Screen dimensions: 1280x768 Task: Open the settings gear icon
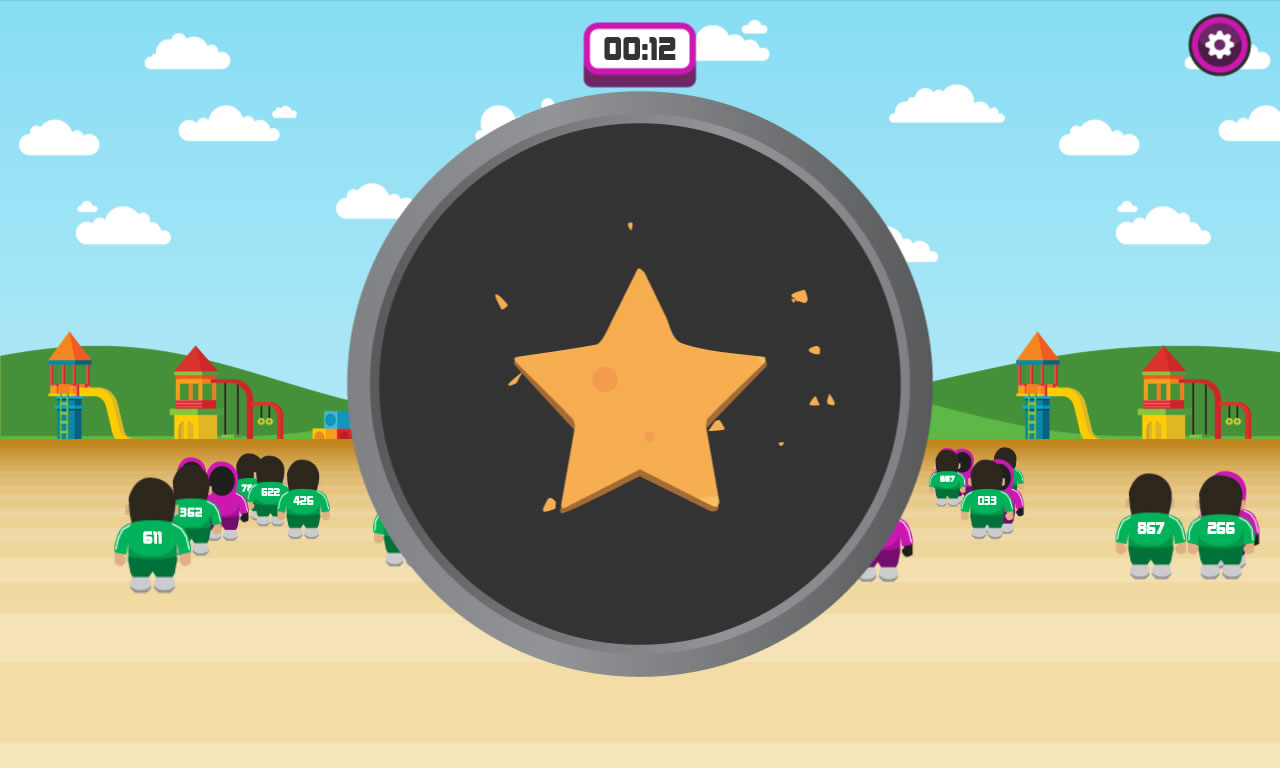[x=1218, y=44]
